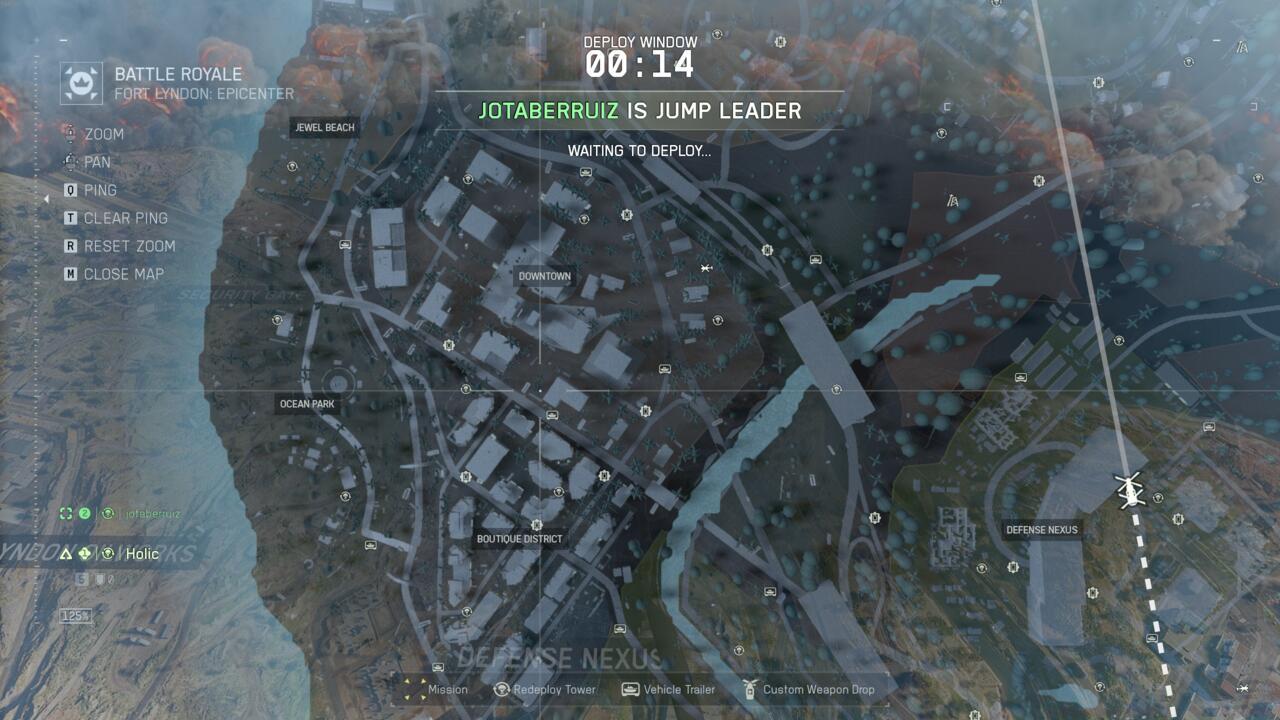Select the Custom Weapon Drop legend icon
This screenshot has width=1280, height=720.
[747, 690]
